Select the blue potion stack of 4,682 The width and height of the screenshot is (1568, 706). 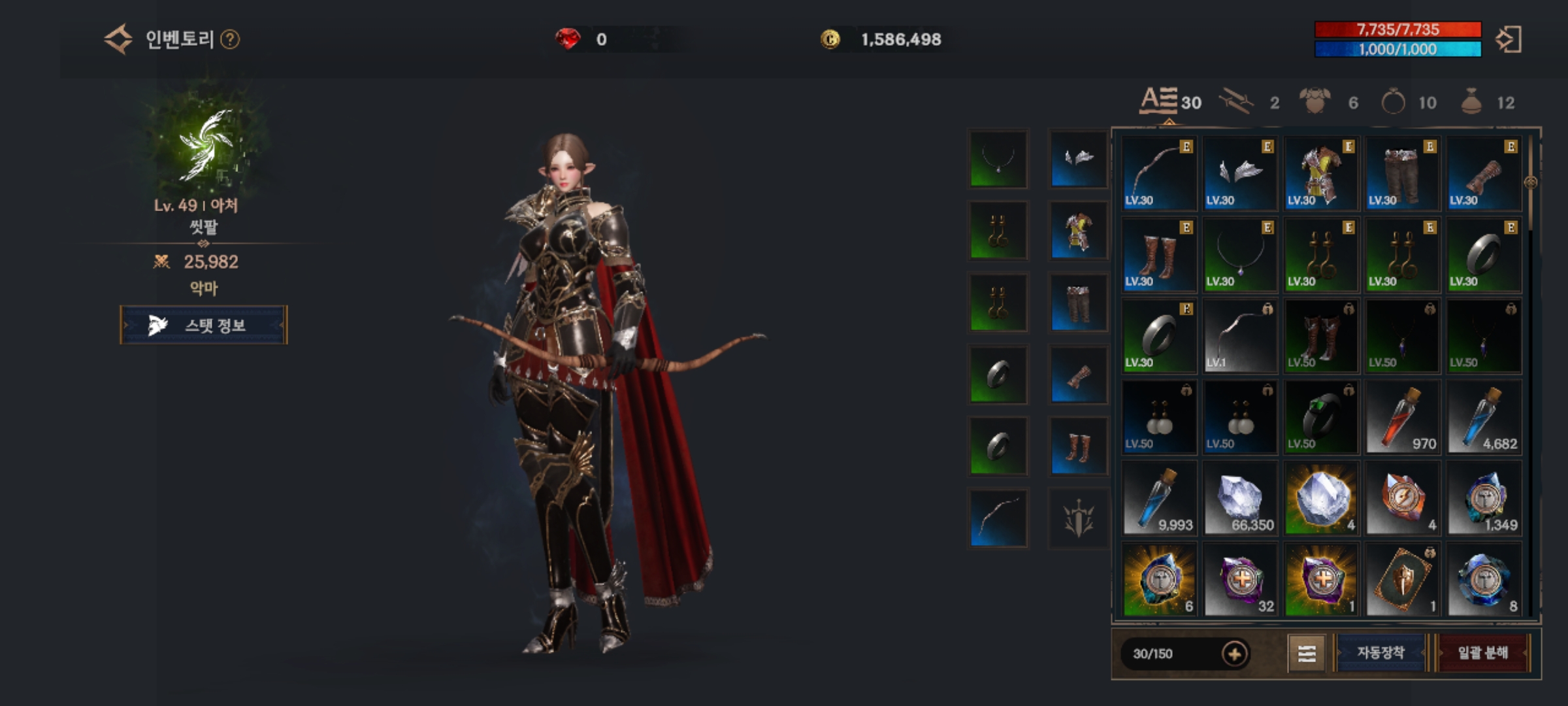(x=1484, y=417)
